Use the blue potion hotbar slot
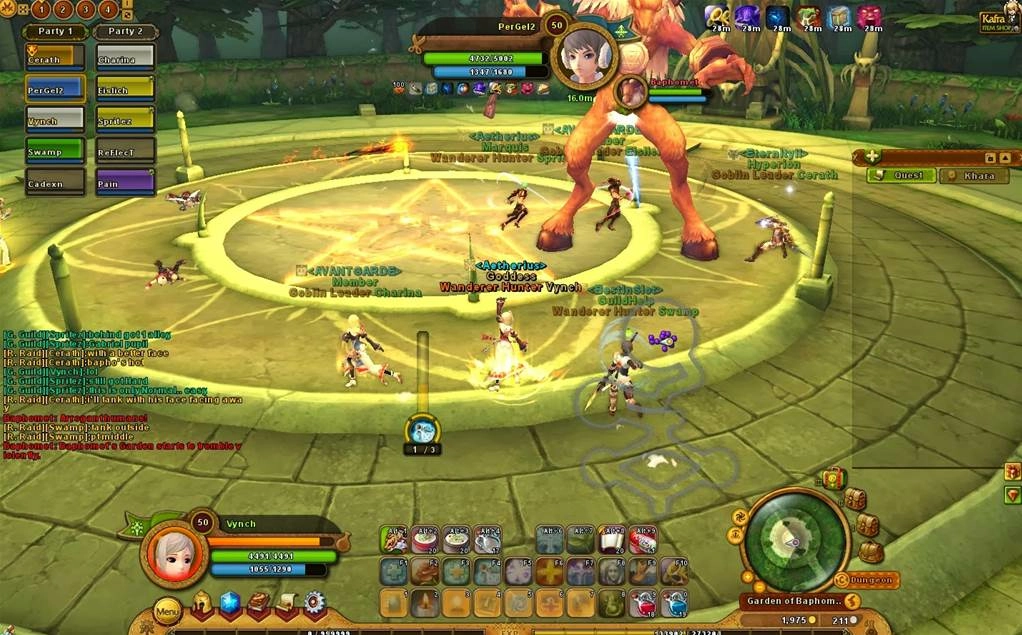 pos(676,603)
